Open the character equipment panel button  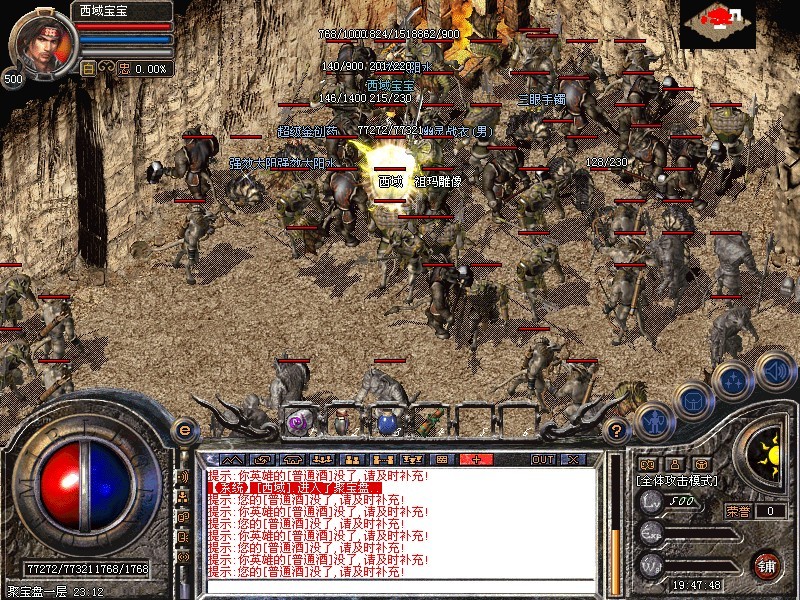652,421
